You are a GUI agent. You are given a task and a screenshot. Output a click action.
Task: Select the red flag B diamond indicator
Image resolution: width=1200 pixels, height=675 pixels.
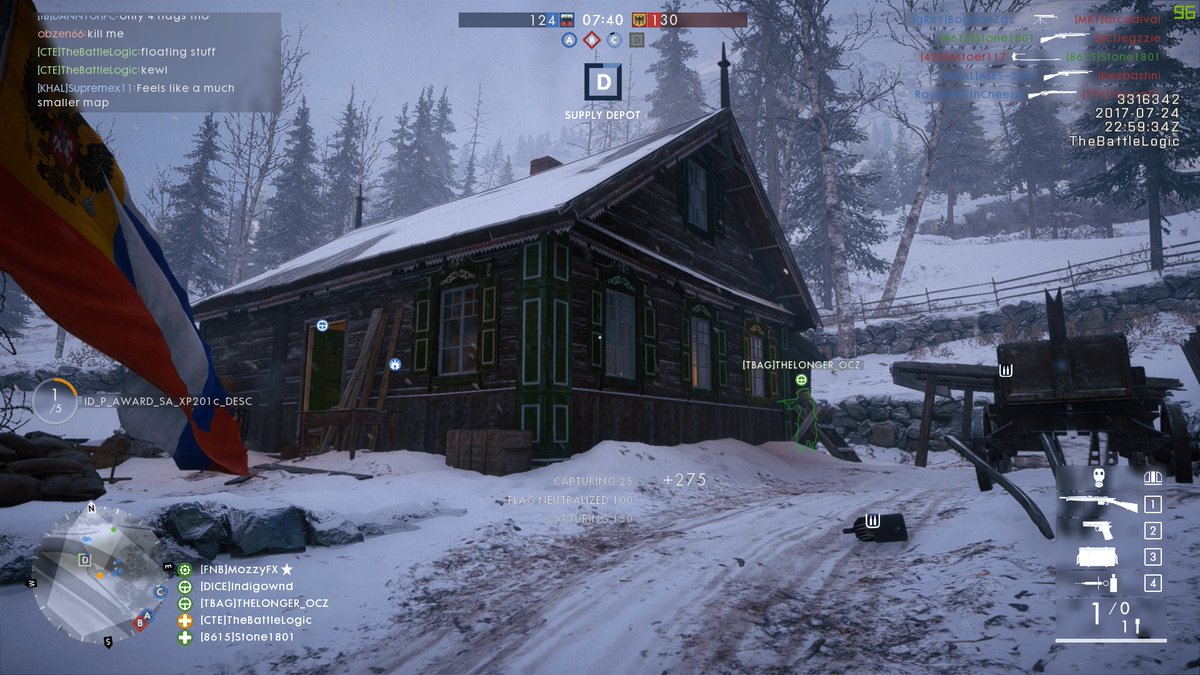pyautogui.click(x=592, y=40)
